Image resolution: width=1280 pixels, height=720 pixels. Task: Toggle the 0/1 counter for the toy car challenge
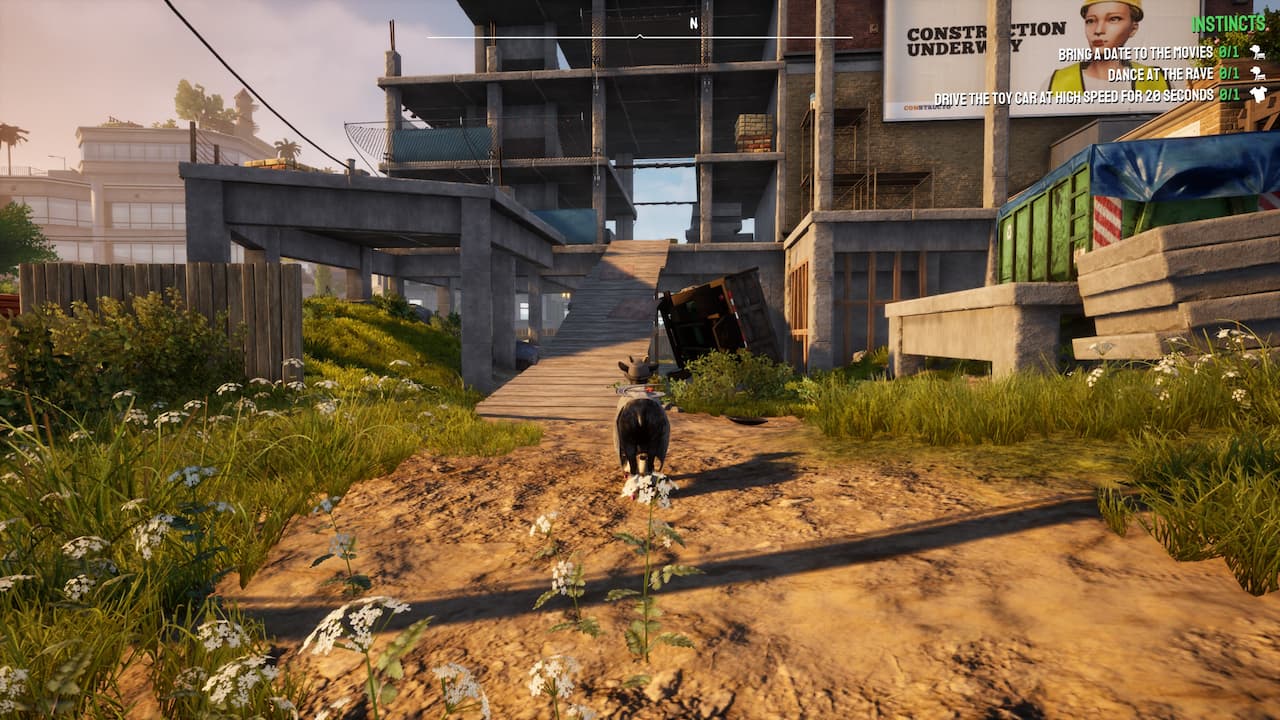point(1228,94)
